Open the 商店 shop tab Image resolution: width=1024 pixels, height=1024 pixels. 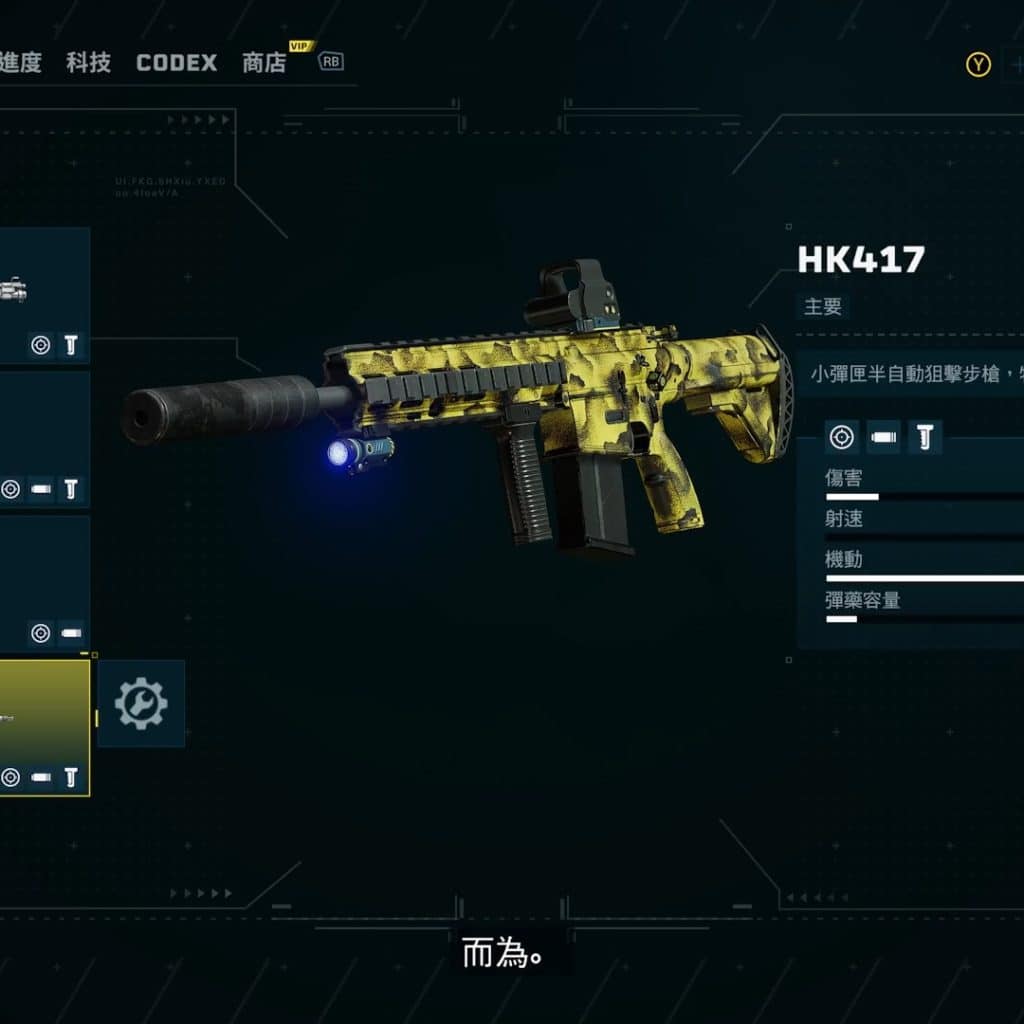click(264, 63)
